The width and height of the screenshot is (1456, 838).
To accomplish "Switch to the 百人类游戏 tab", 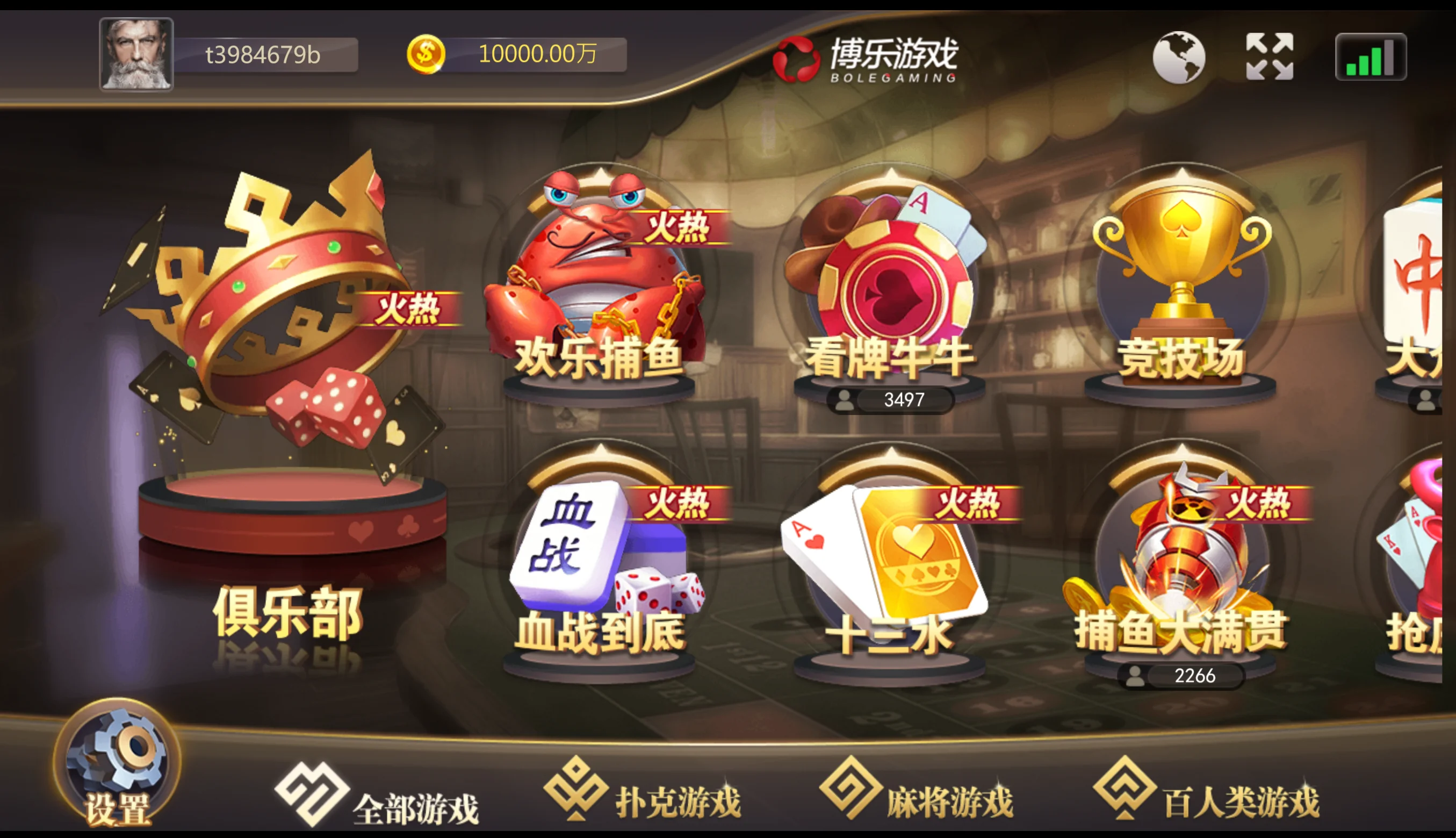I will (x=1206, y=791).
